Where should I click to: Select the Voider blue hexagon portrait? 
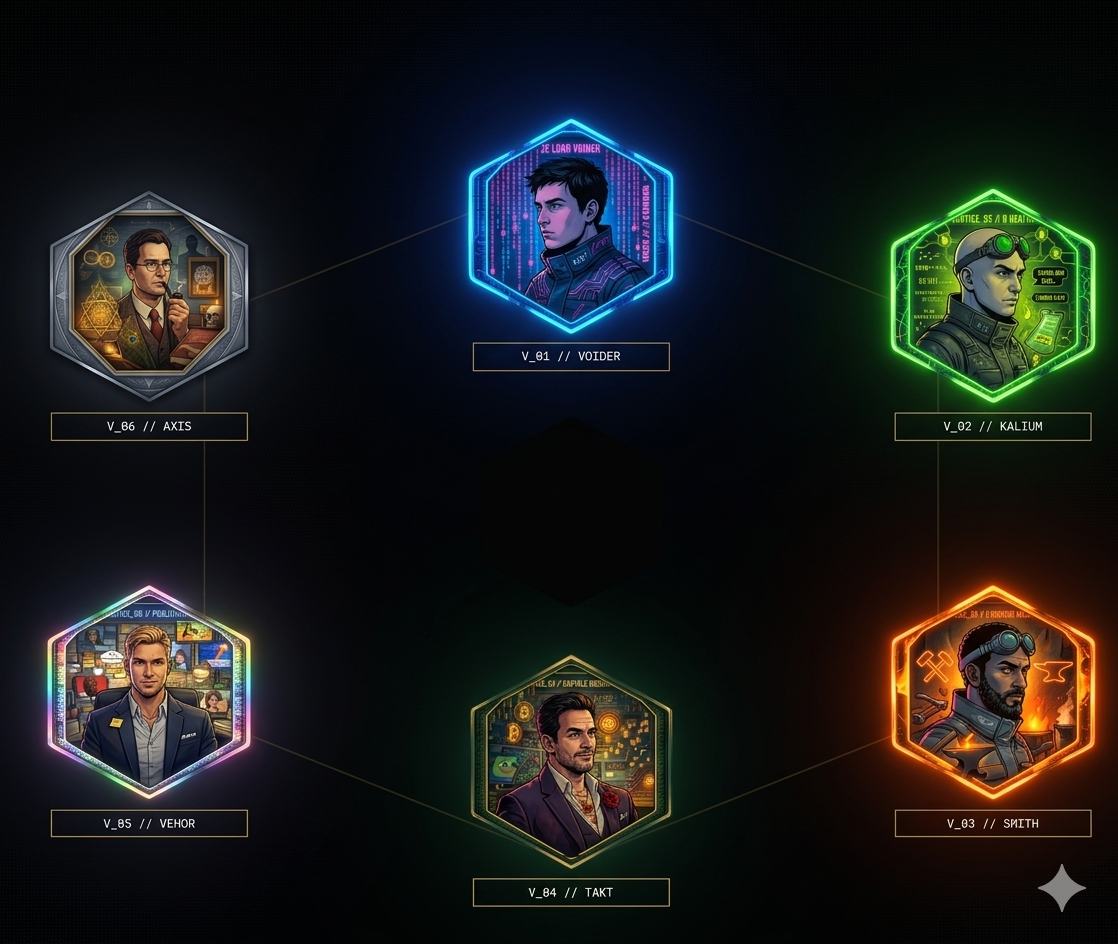point(570,226)
